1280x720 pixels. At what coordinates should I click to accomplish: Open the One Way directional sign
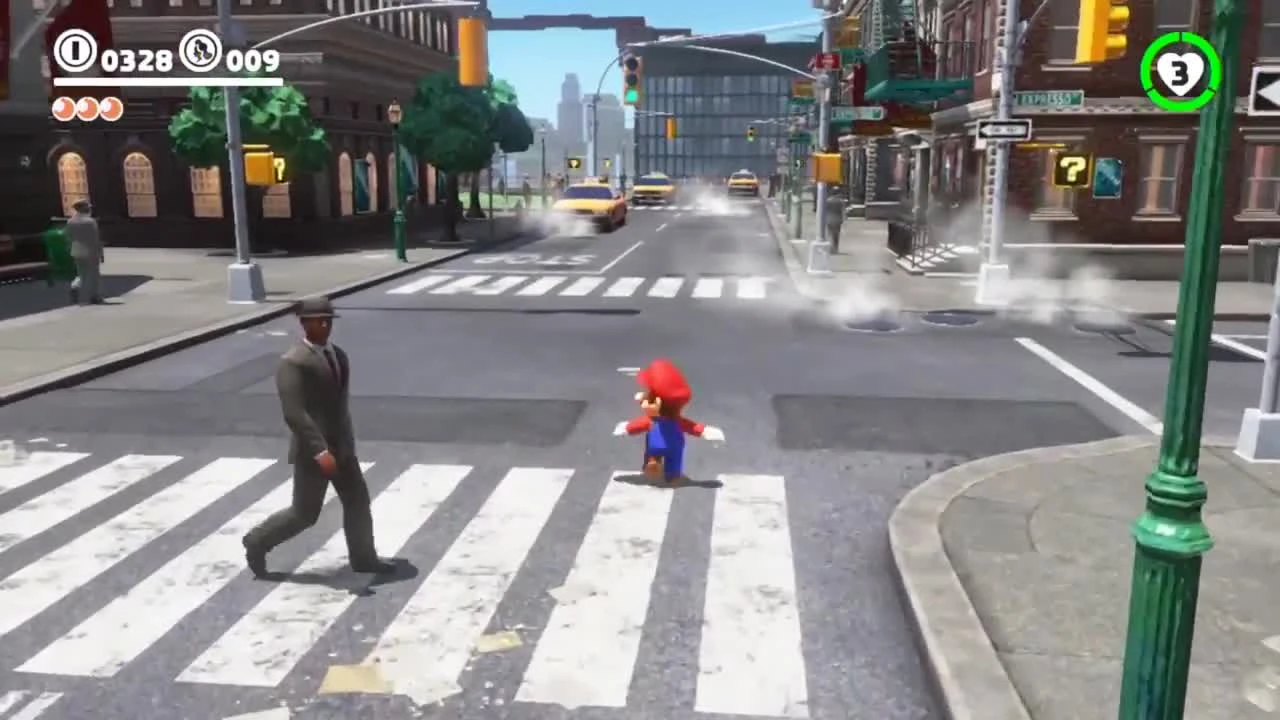click(x=1004, y=127)
